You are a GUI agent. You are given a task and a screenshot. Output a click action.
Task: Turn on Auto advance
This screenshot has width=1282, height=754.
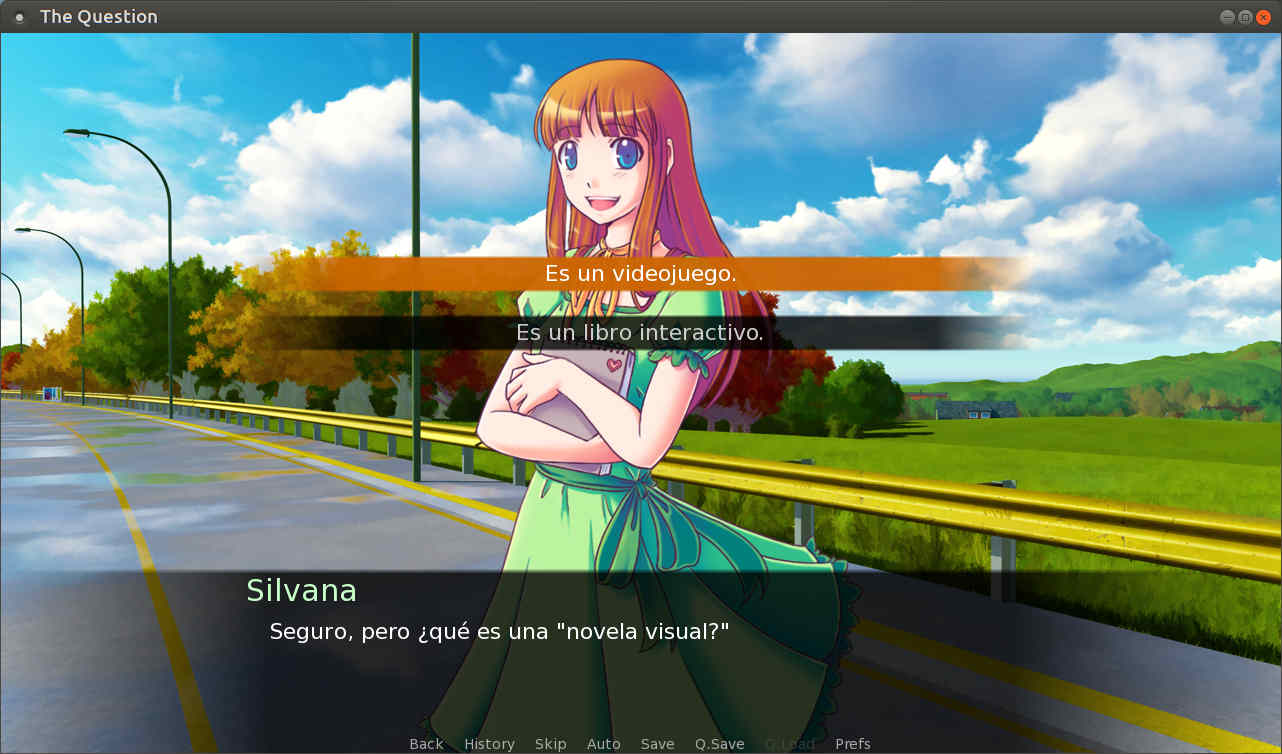point(603,744)
